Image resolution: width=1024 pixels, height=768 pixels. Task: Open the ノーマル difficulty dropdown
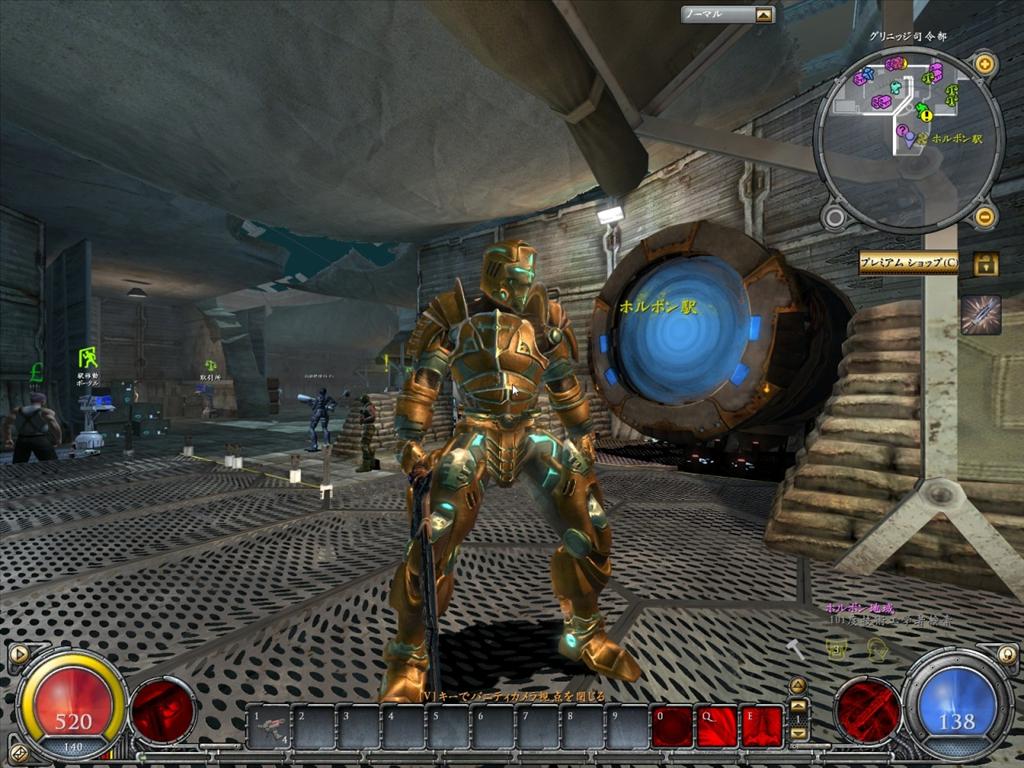pyautogui.click(x=764, y=15)
